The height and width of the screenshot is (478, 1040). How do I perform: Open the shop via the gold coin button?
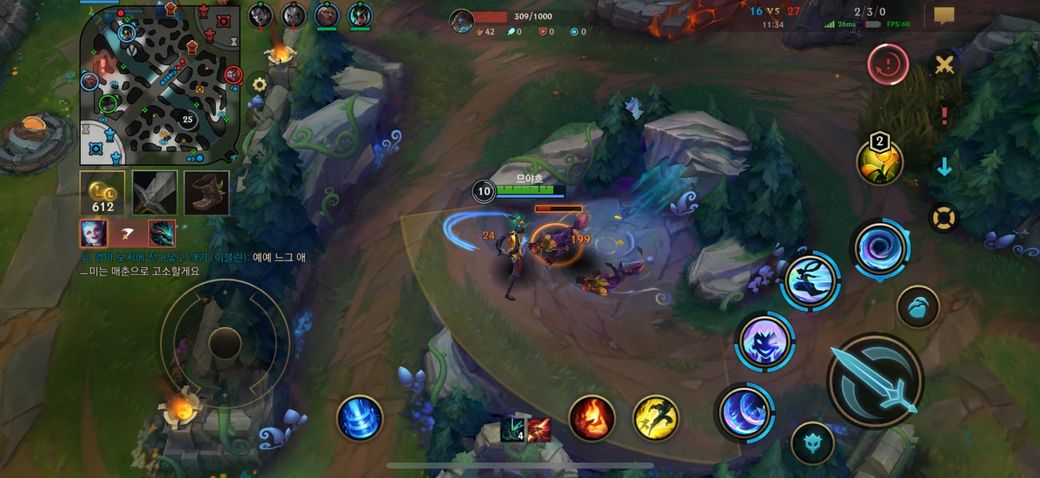click(x=102, y=193)
